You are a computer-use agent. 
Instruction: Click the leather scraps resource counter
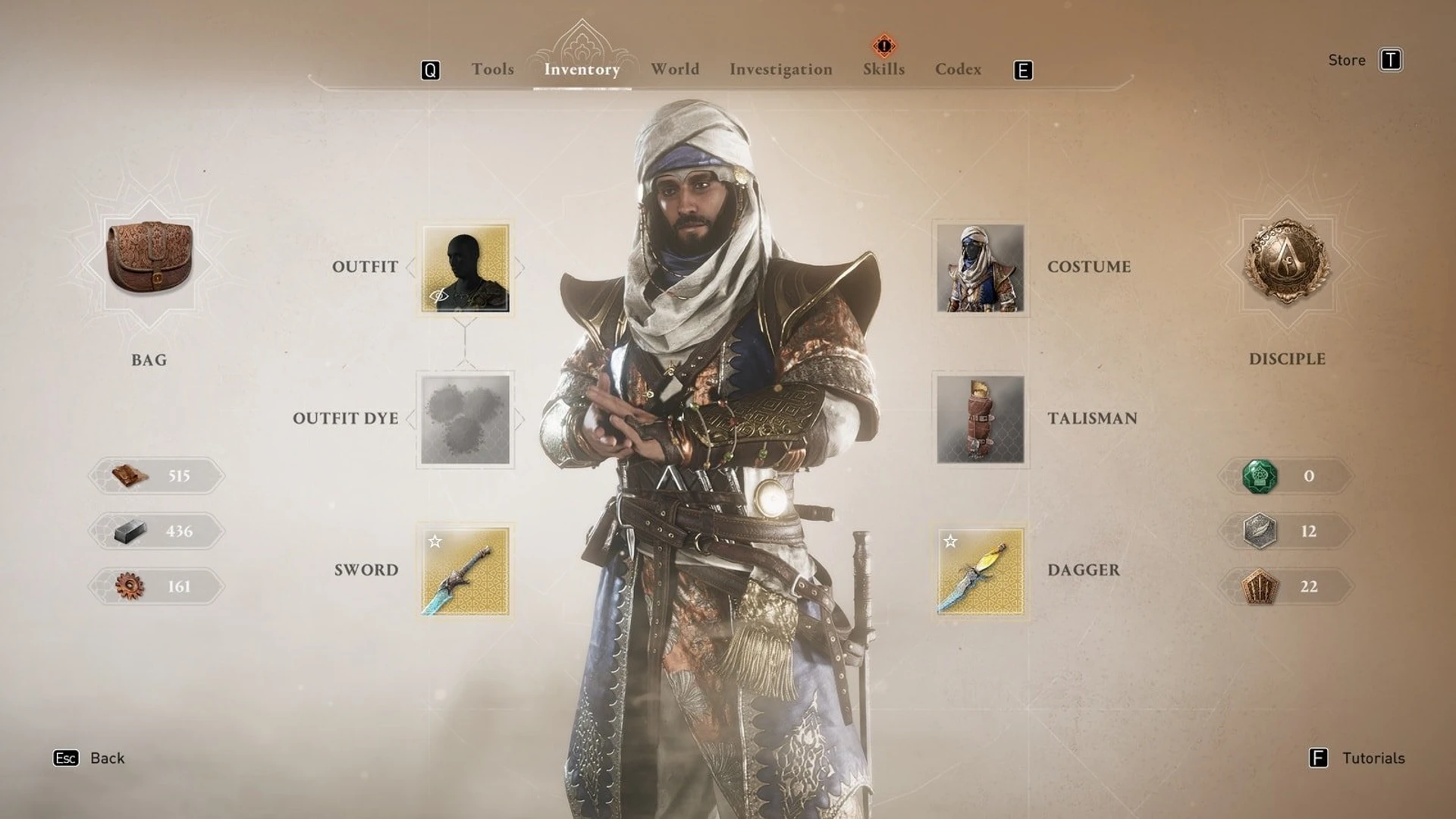point(155,475)
